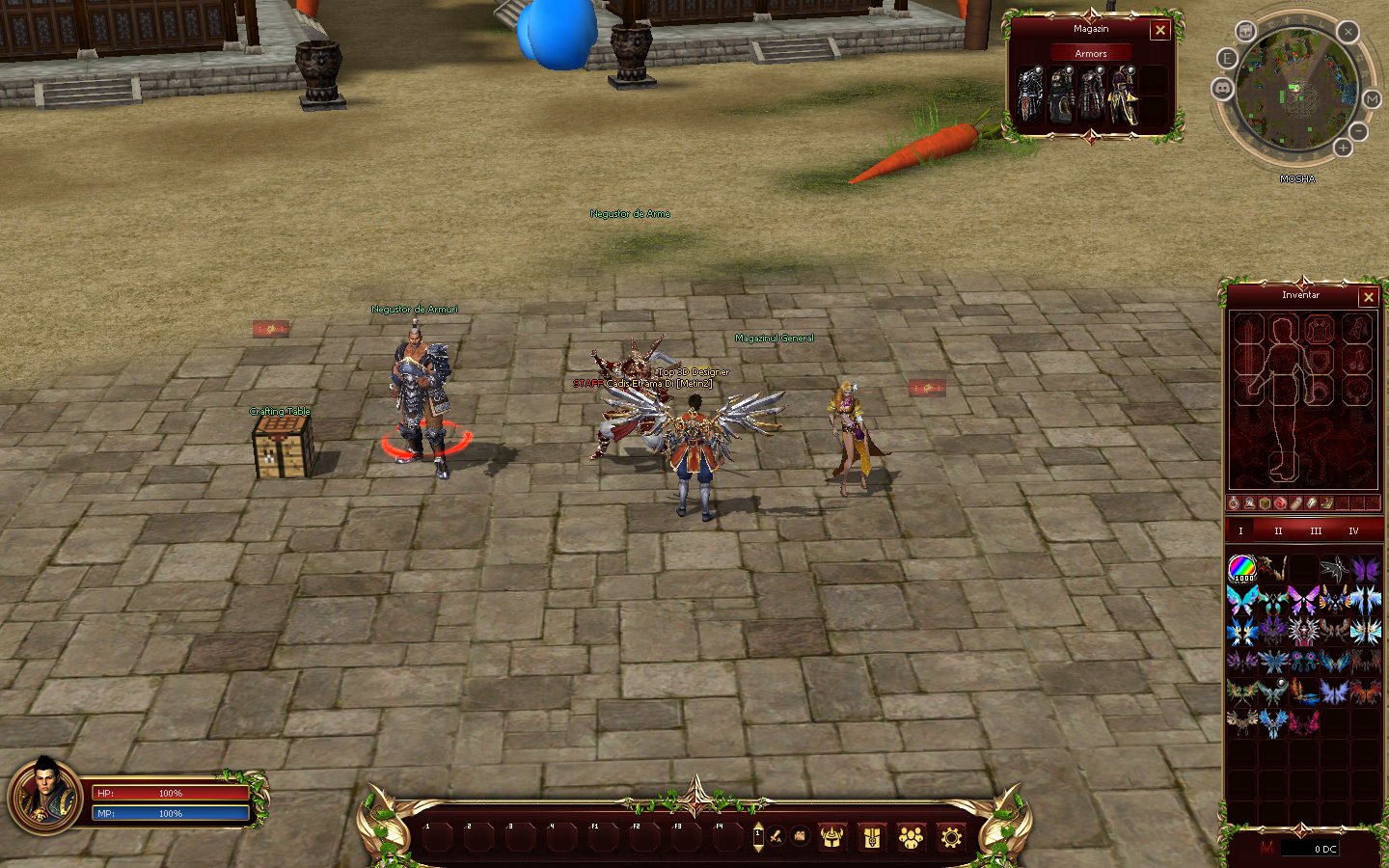Close the Magazin shop window
1389x868 pixels.
(x=1160, y=31)
